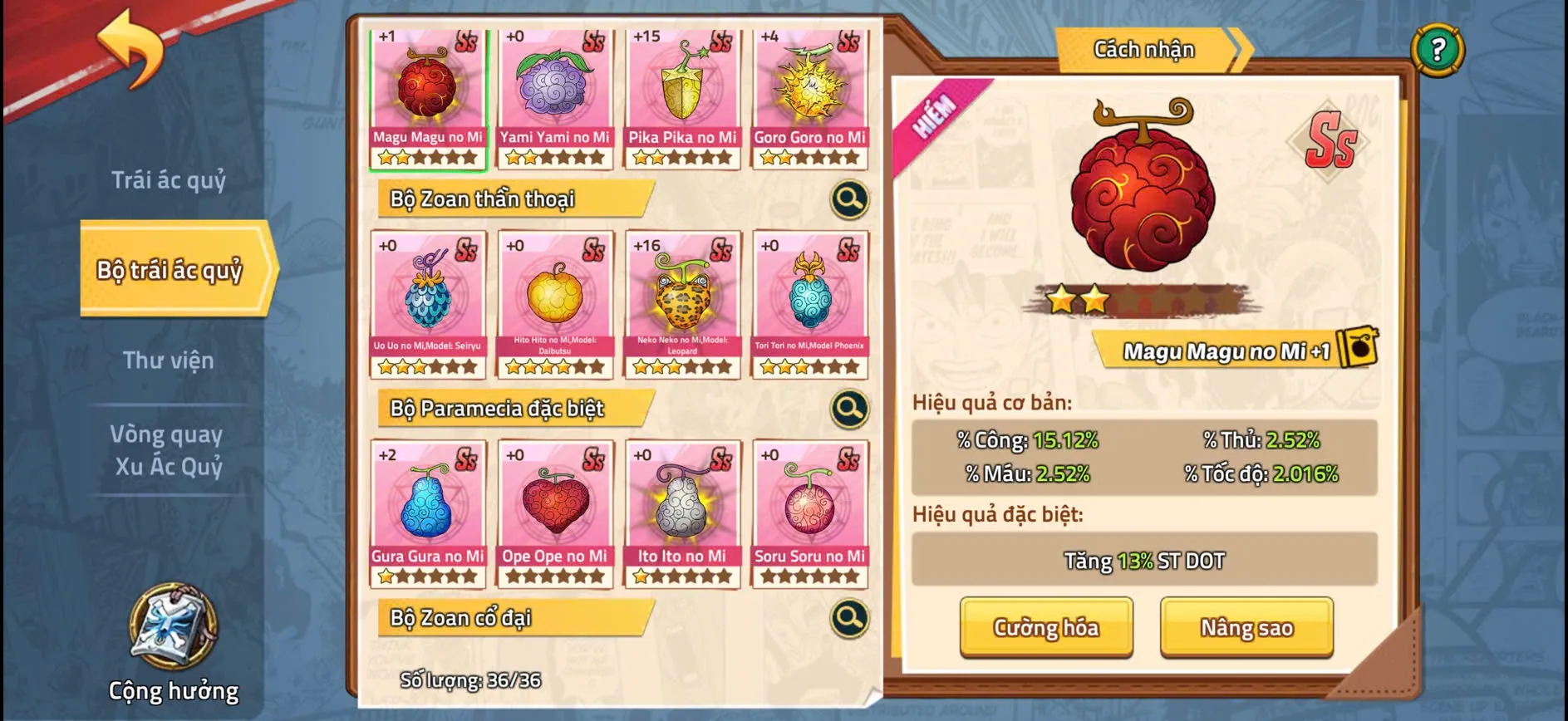Choose the Gura Gura no Mi fruit
Image resolution: width=1568 pixels, height=721 pixels.
pos(427,513)
